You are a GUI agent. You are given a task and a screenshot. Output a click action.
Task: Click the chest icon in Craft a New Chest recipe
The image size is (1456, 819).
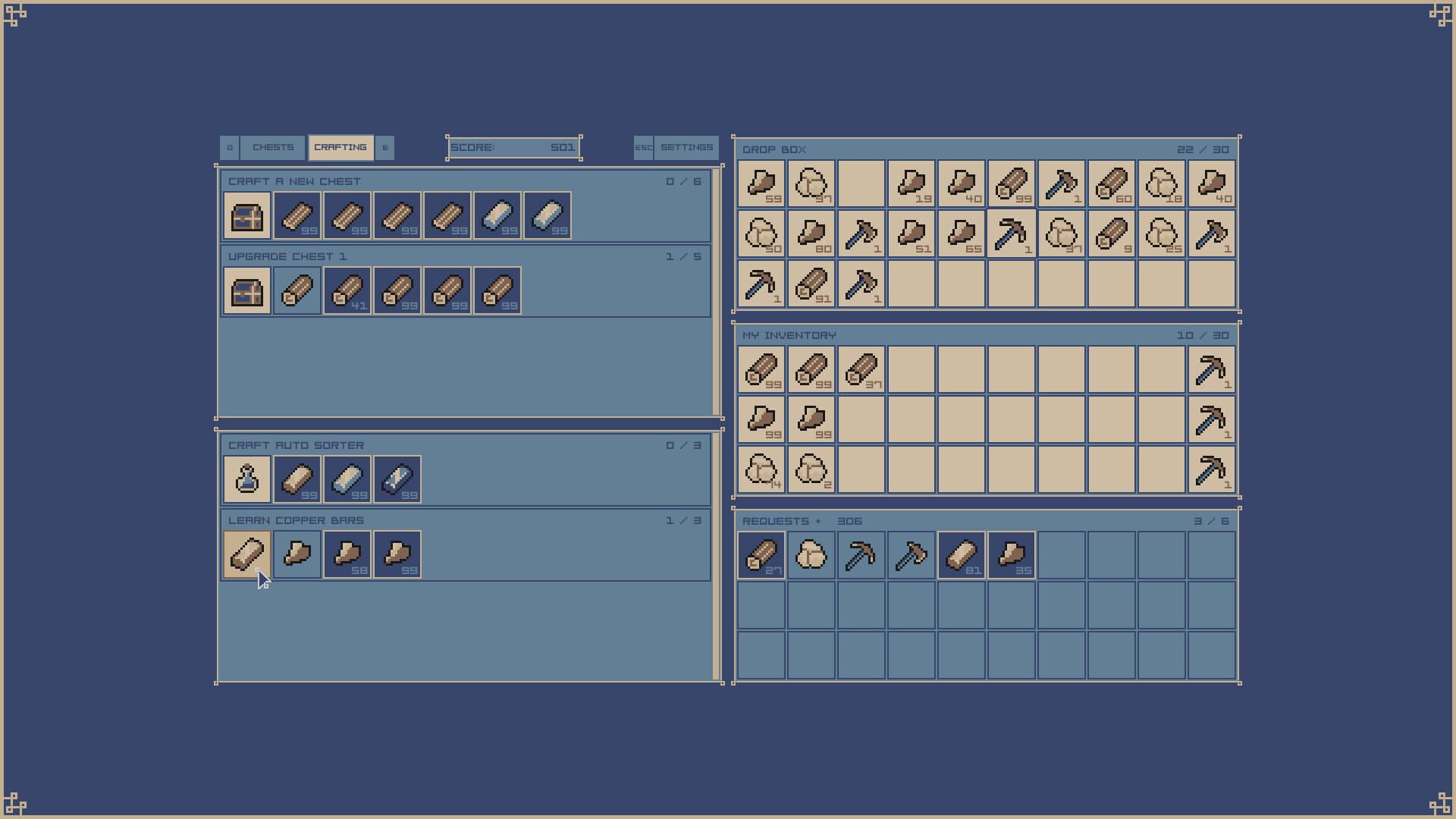click(x=246, y=215)
